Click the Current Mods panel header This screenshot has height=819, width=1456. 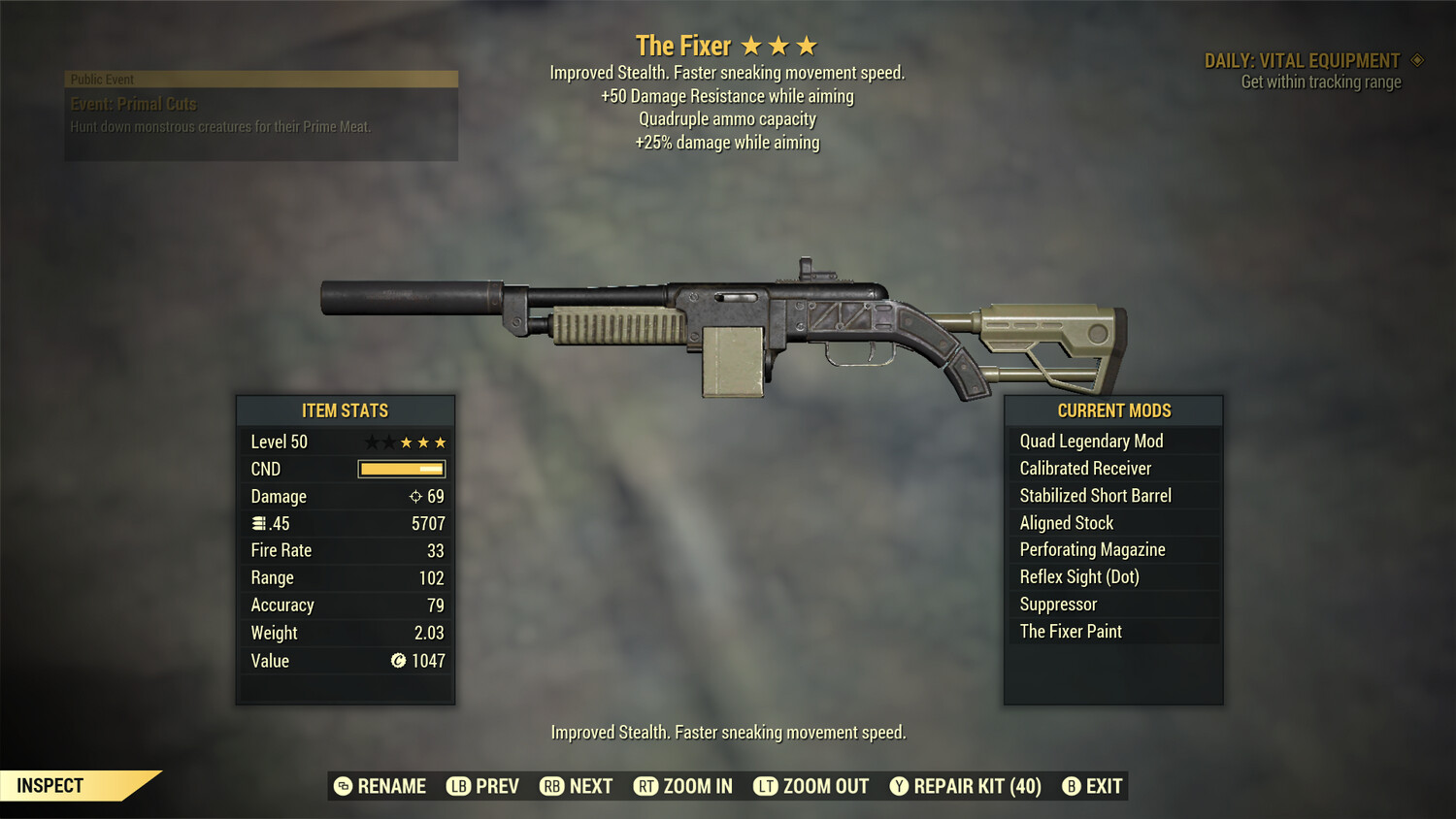pos(1112,409)
